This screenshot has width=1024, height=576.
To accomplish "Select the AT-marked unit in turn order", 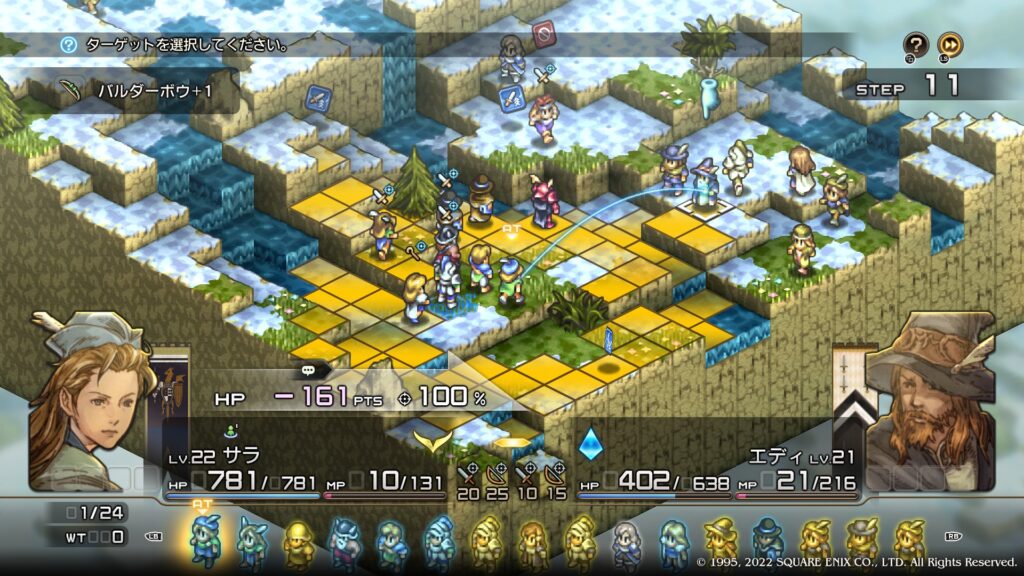I will tap(205, 539).
